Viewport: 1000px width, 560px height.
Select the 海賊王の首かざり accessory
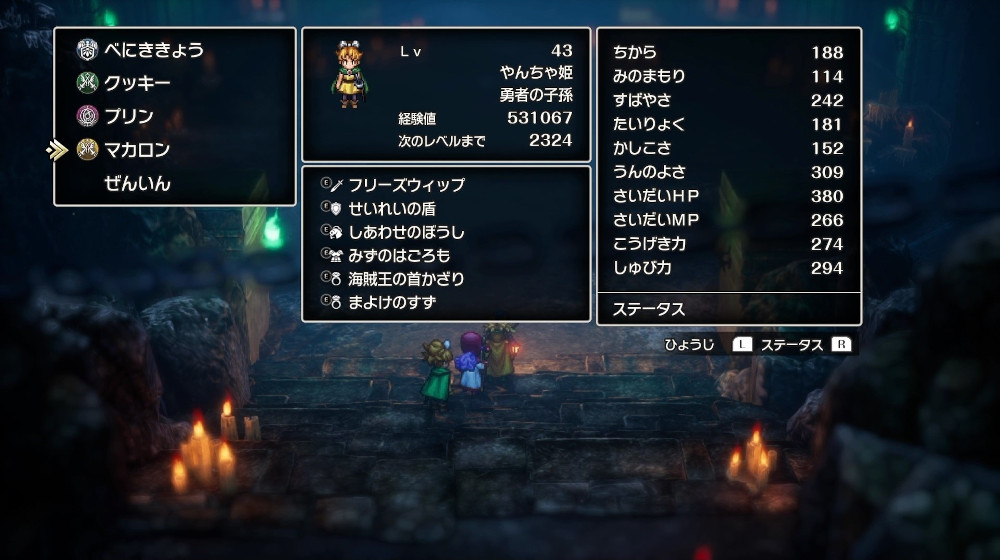pyautogui.click(x=406, y=279)
